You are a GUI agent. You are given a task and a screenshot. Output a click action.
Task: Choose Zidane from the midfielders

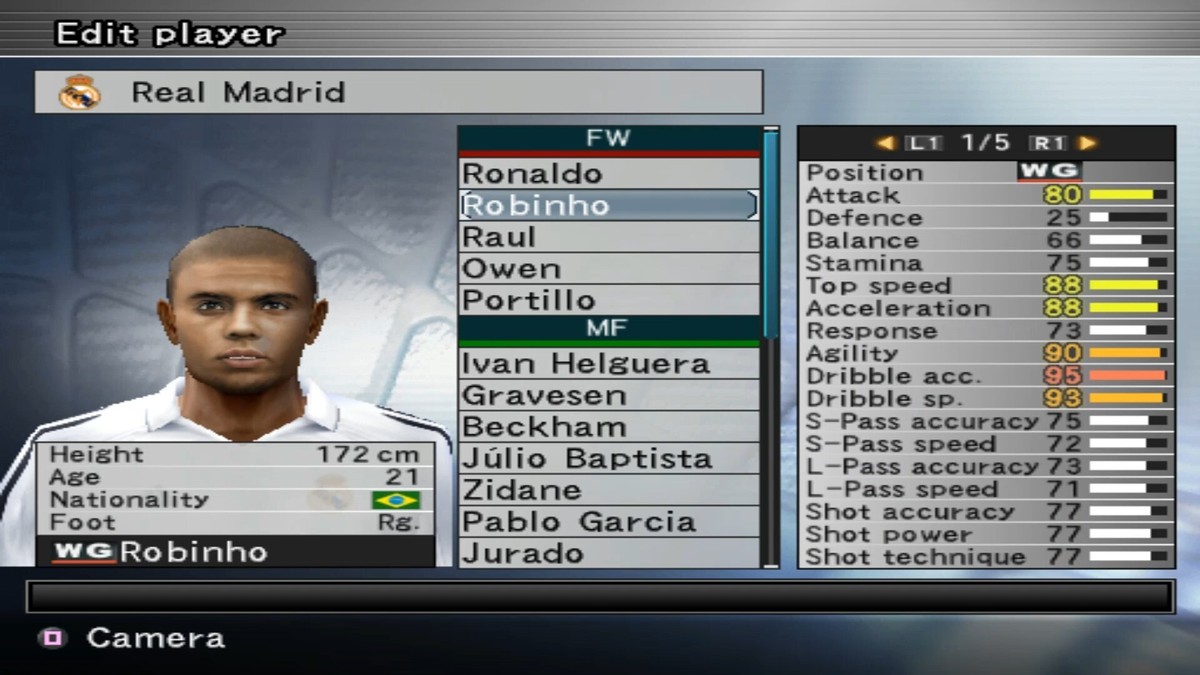pyautogui.click(x=608, y=490)
